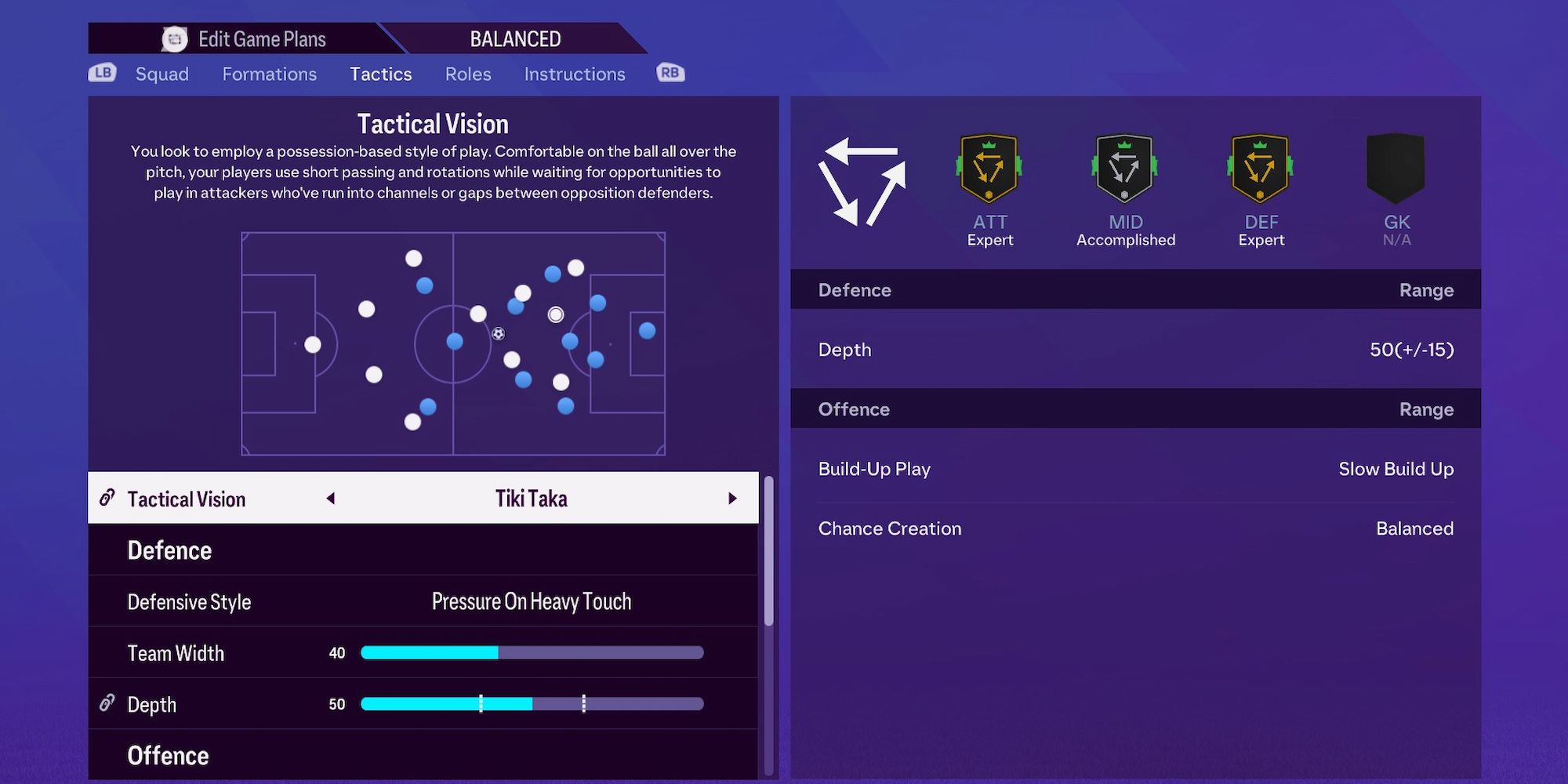Select Pressure On Heavy Touch defensive style

click(531, 601)
